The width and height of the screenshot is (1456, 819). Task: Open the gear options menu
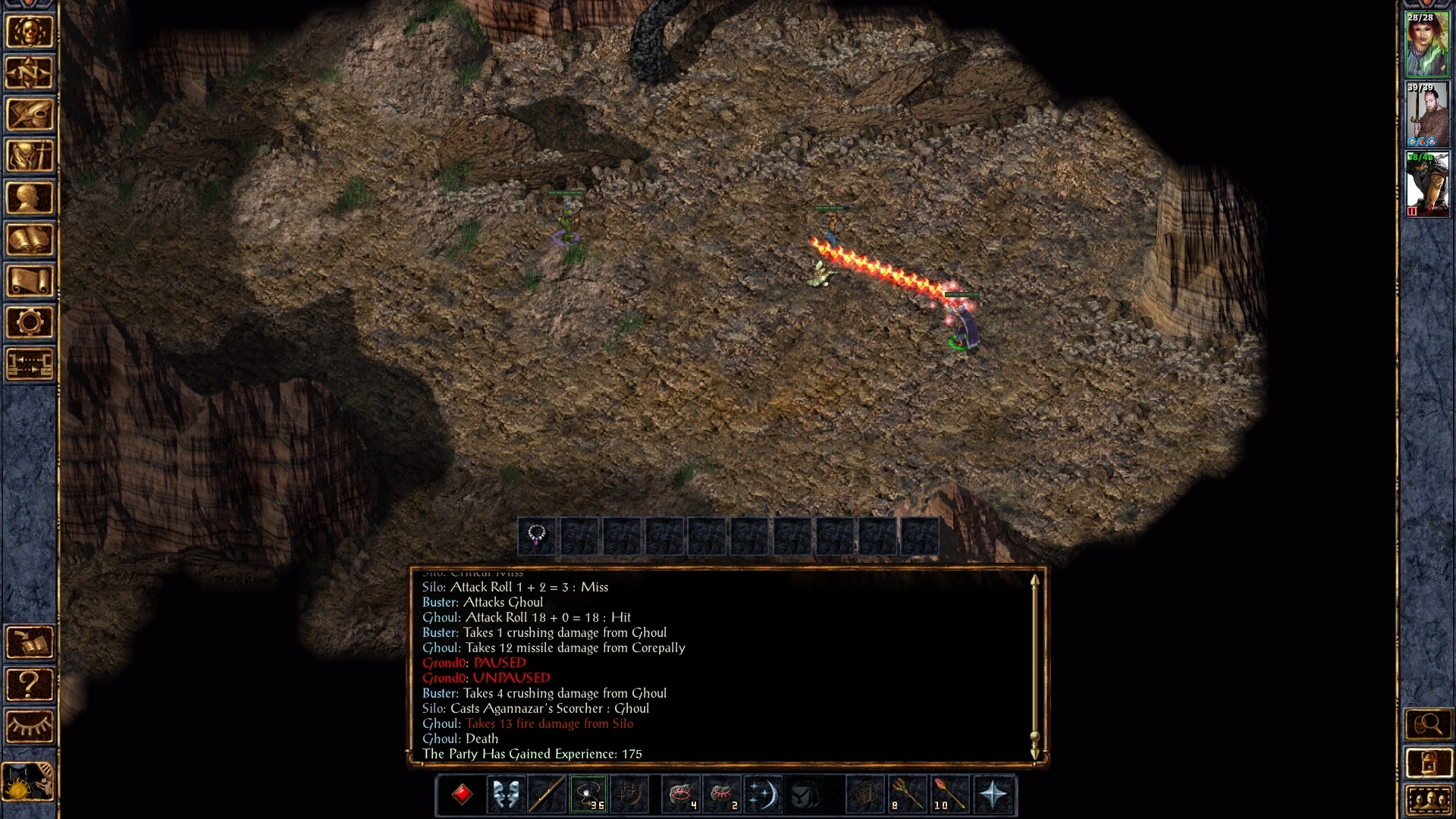[x=30, y=323]
